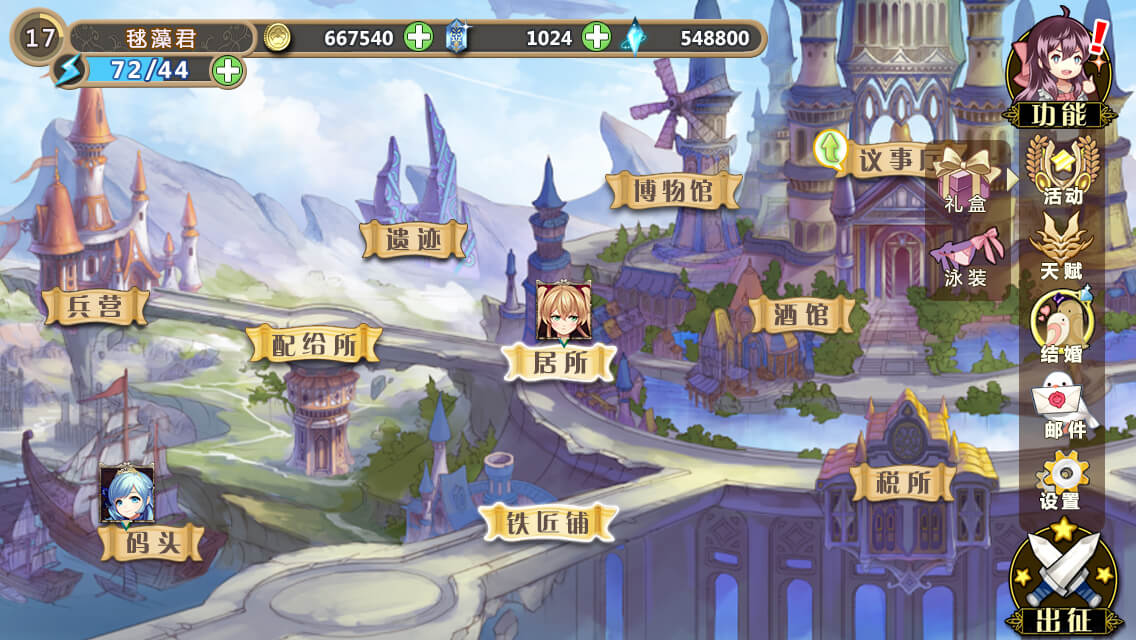Add stamina with the green plus button
1136x640 pixels.
pos(228,71)
